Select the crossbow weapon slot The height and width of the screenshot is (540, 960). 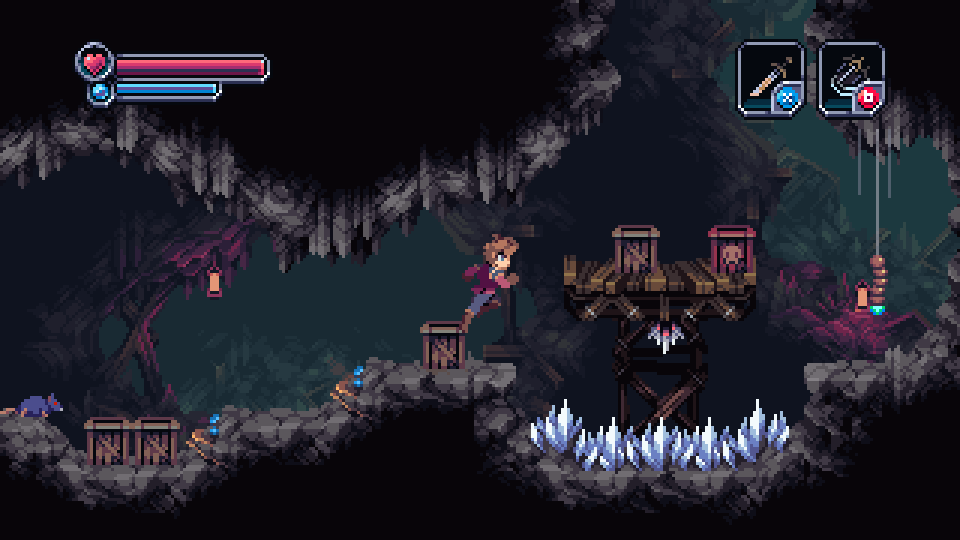pos(850,76)
